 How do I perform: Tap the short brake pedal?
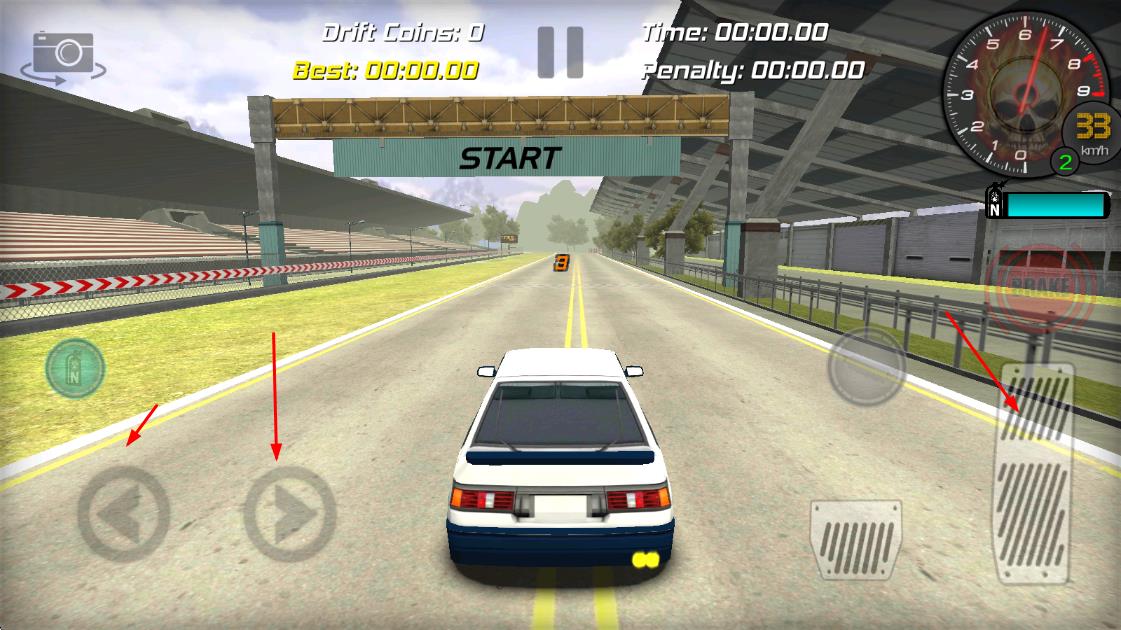(x=855, y=540)
